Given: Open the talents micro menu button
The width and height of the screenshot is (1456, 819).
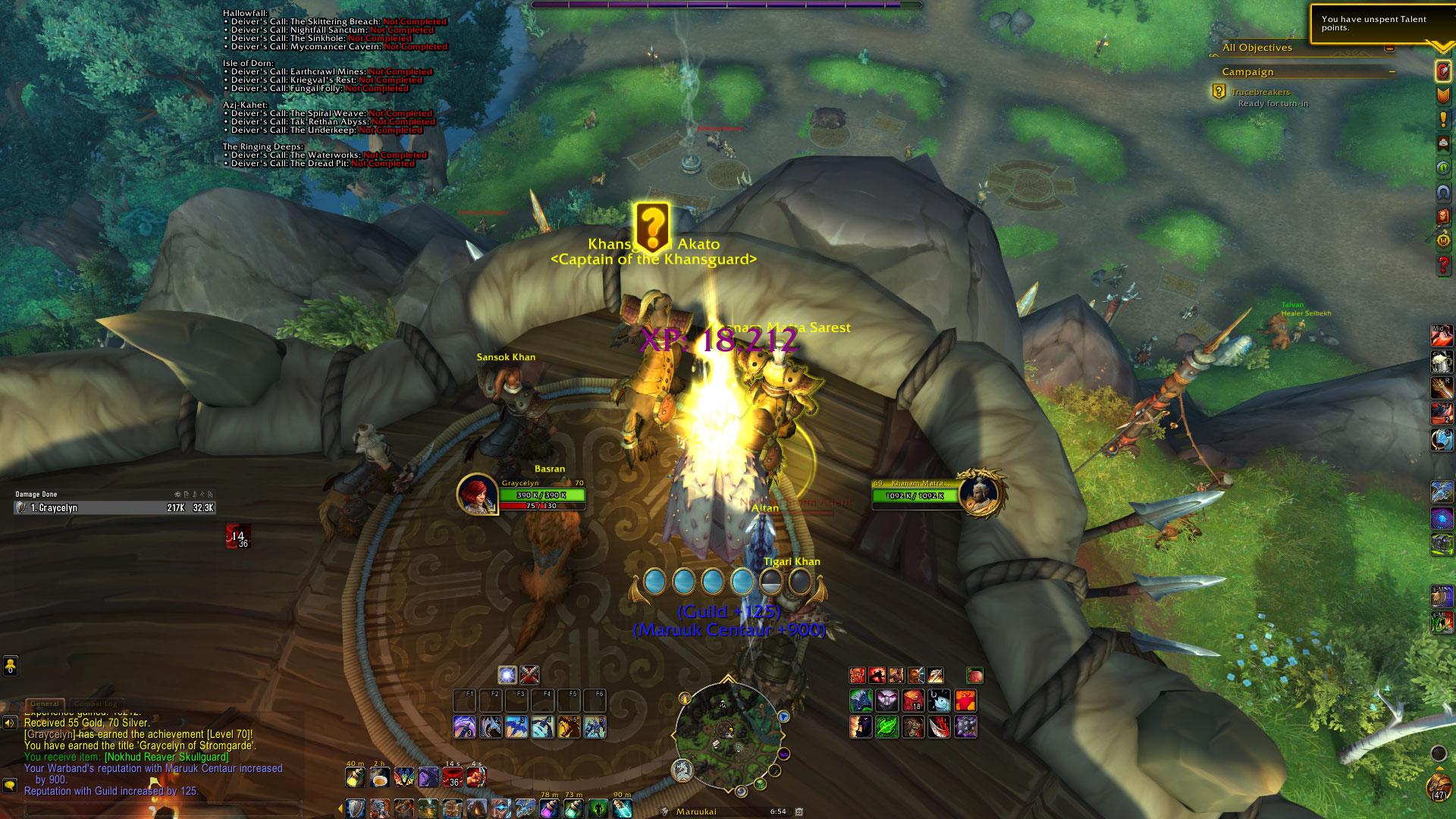Looking at the screenshot, I should (1443, 71).
